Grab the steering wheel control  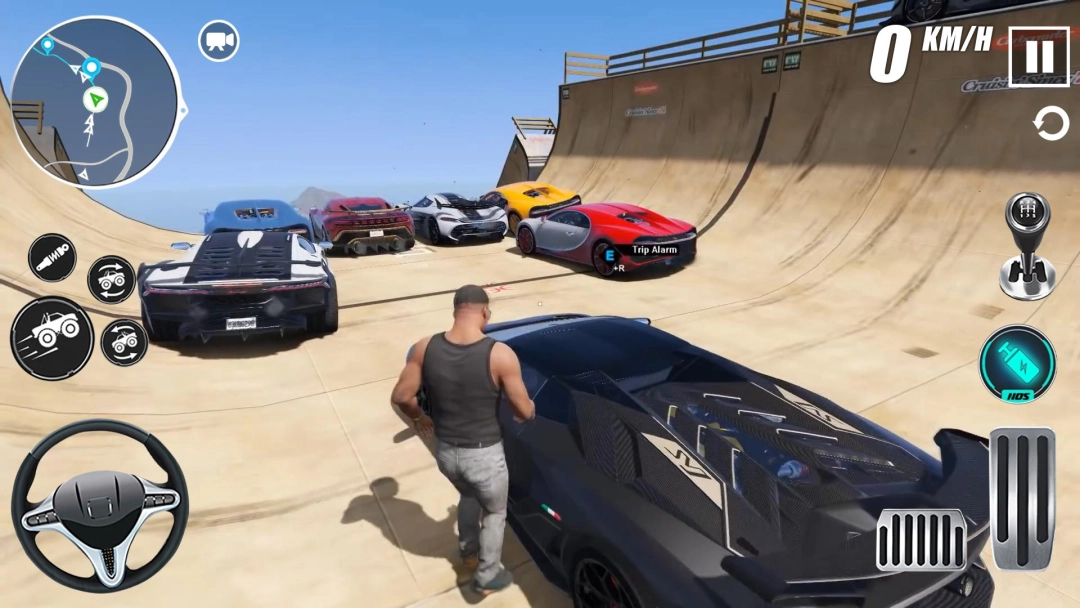(x=99, y=506)
